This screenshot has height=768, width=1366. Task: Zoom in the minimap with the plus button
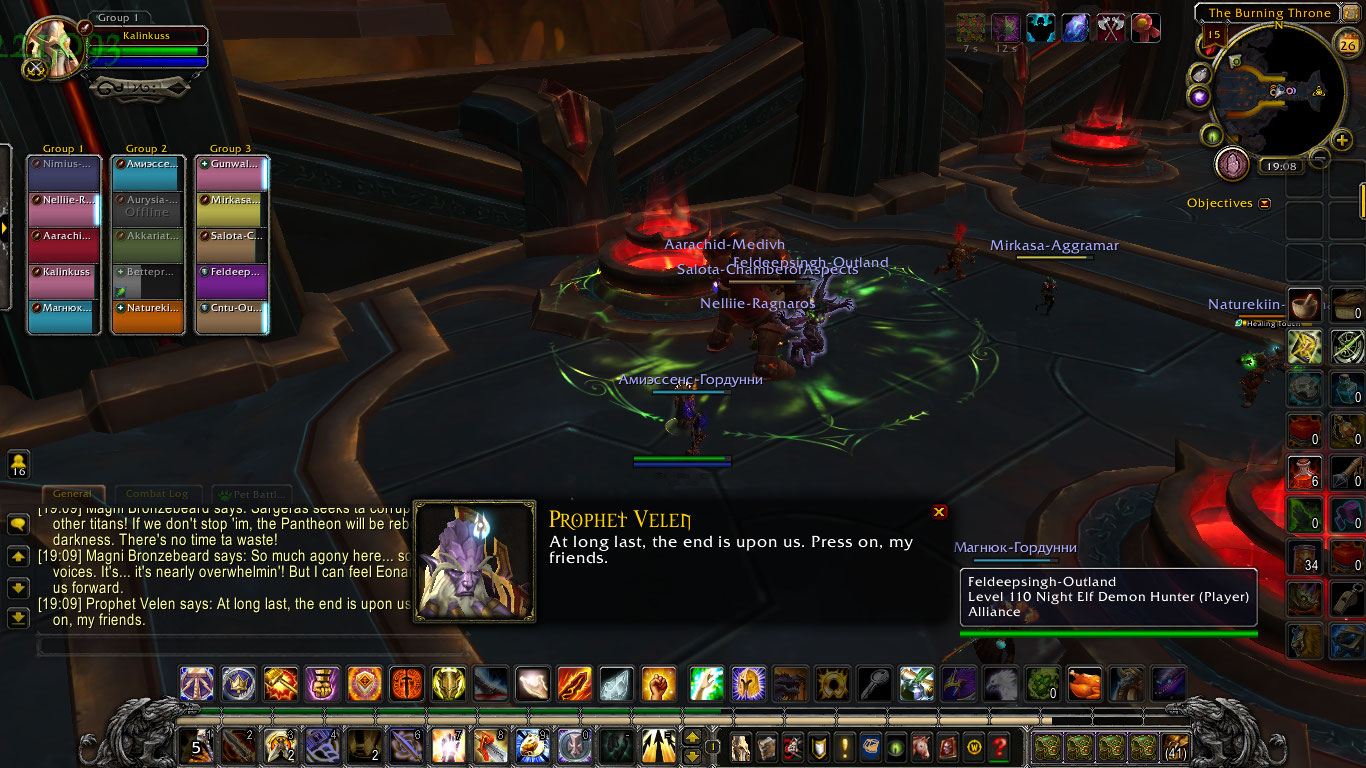[x=1342, y=139]
